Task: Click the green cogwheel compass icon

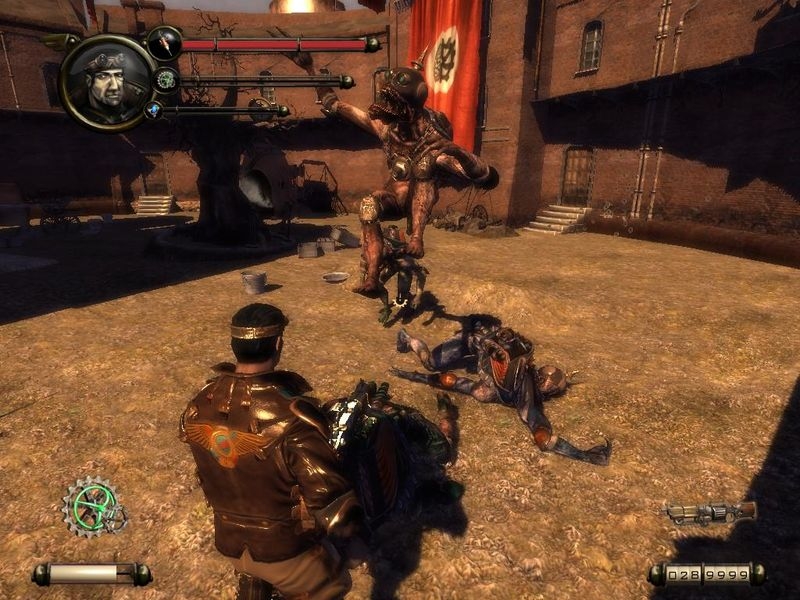Action: pos(94,507)
